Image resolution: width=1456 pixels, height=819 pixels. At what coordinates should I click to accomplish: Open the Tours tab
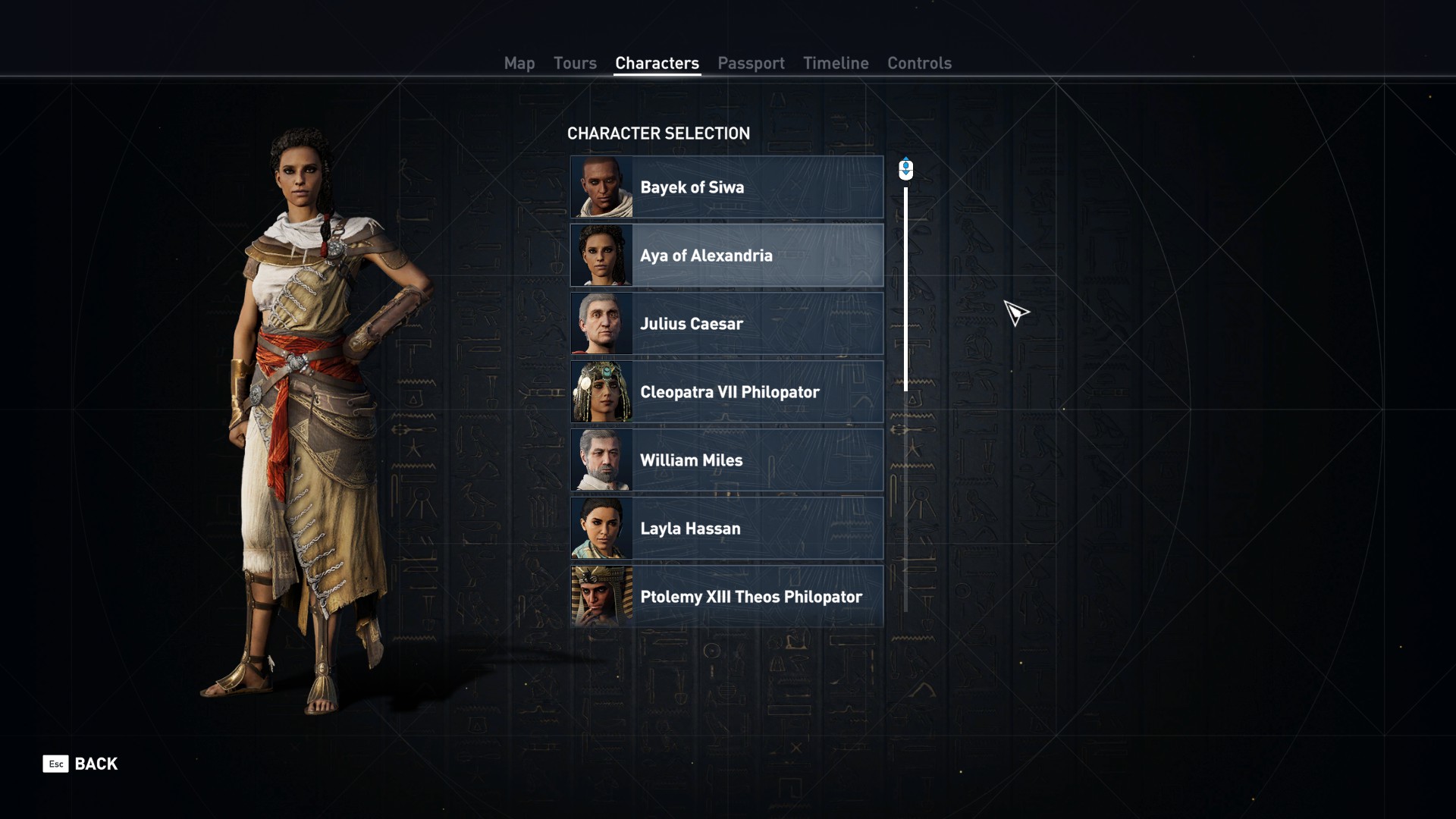[x=575, y=64]
